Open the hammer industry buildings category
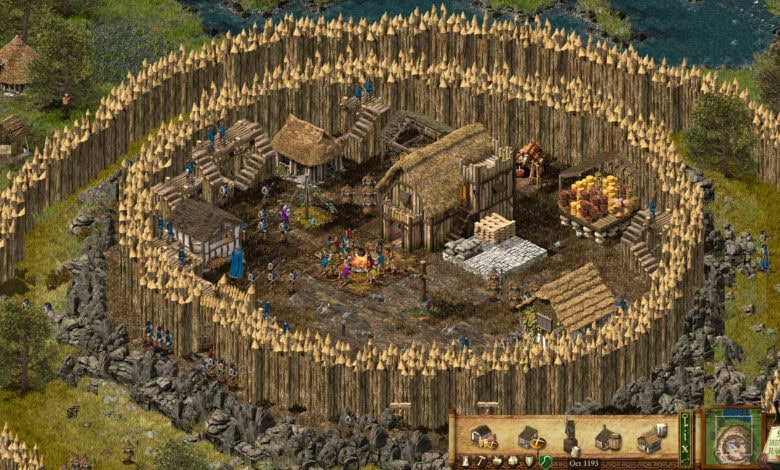The width and height of the screenshot is (780, 470). click(x=481, y=461)
